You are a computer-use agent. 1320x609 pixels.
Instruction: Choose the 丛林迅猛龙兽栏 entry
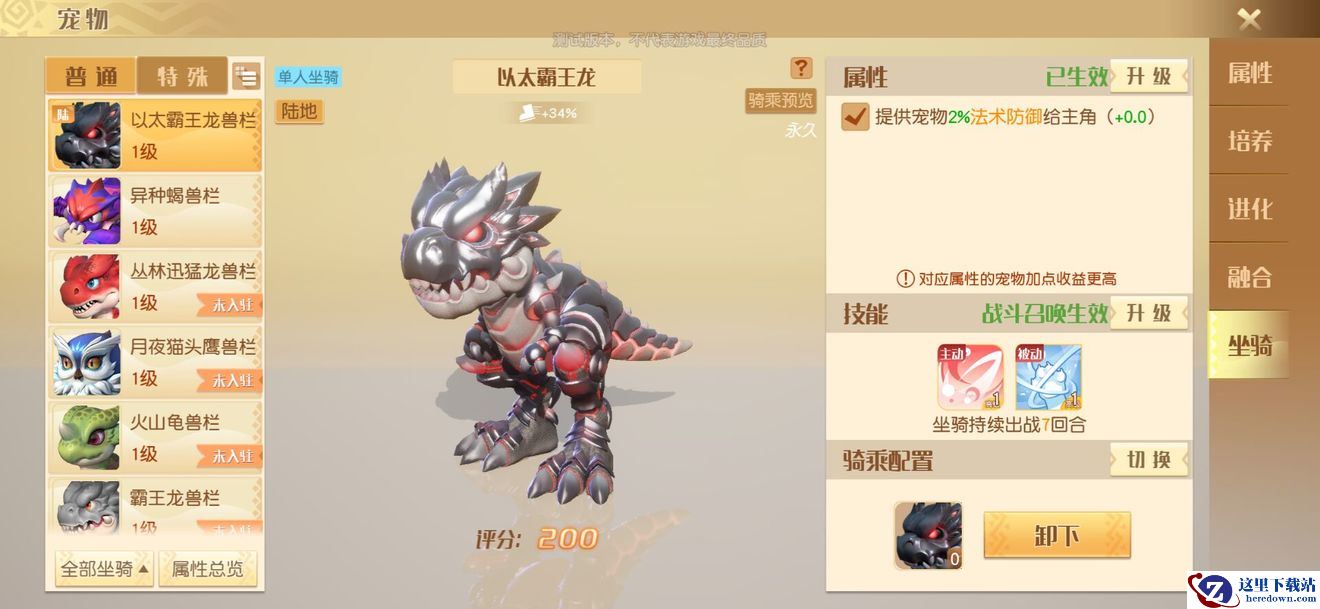tap(155, 286)
